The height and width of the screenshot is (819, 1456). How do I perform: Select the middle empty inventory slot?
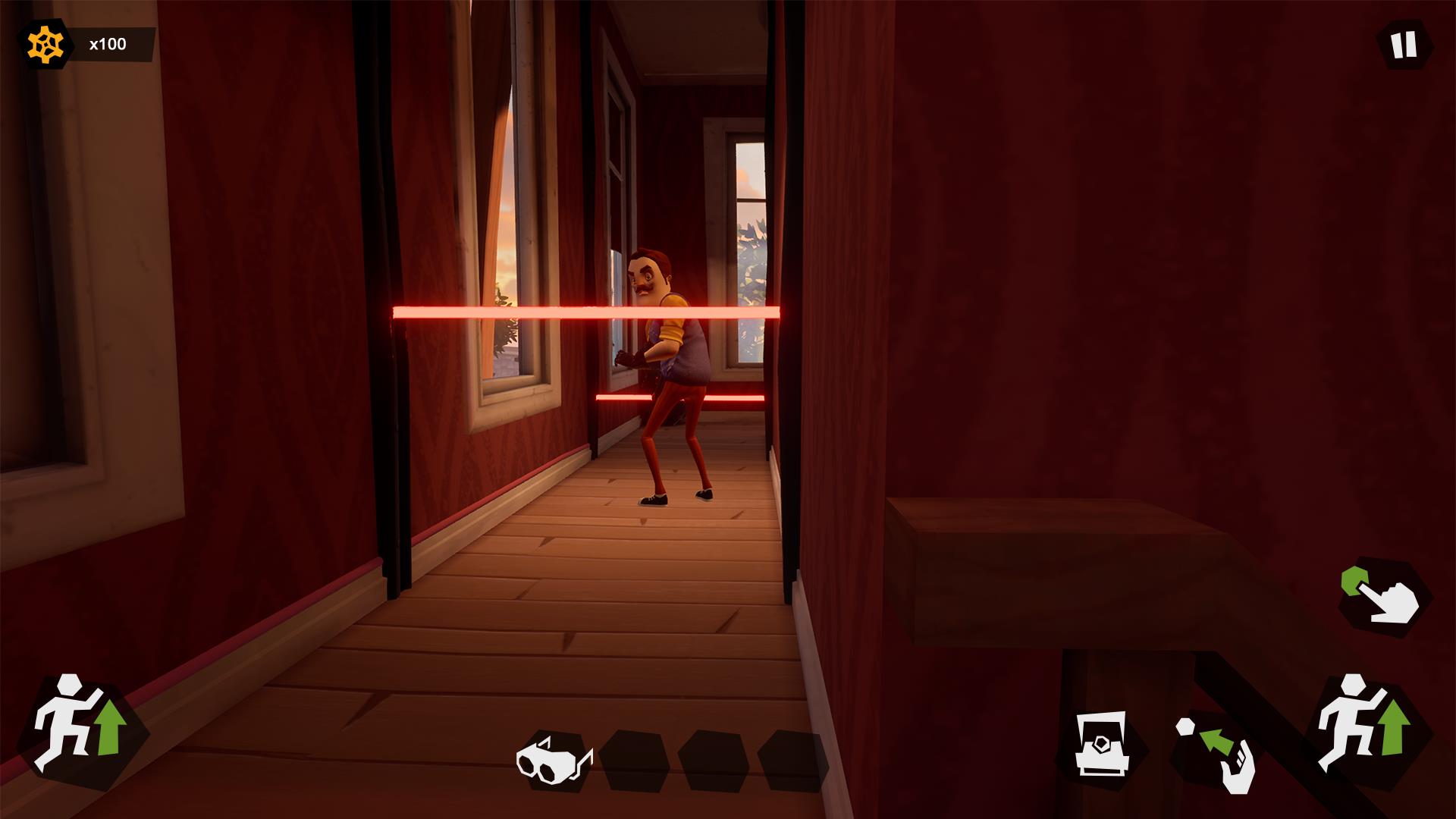click(x=713, y=761)
